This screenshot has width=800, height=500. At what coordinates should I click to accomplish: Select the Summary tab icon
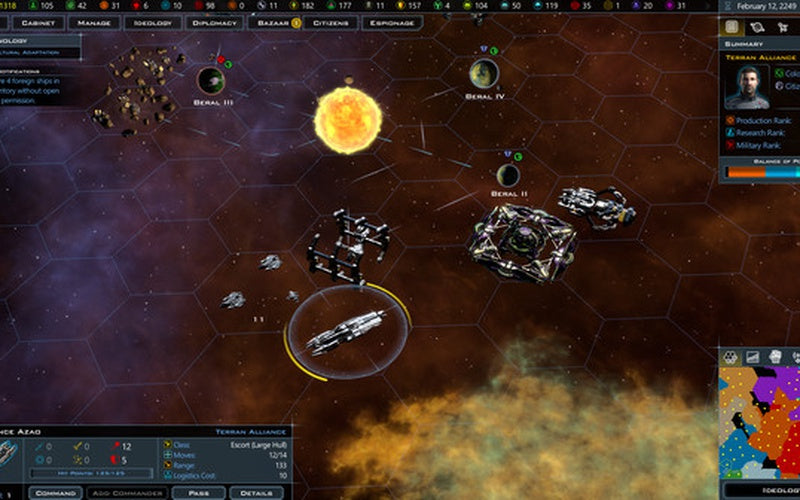click(732, 27)
